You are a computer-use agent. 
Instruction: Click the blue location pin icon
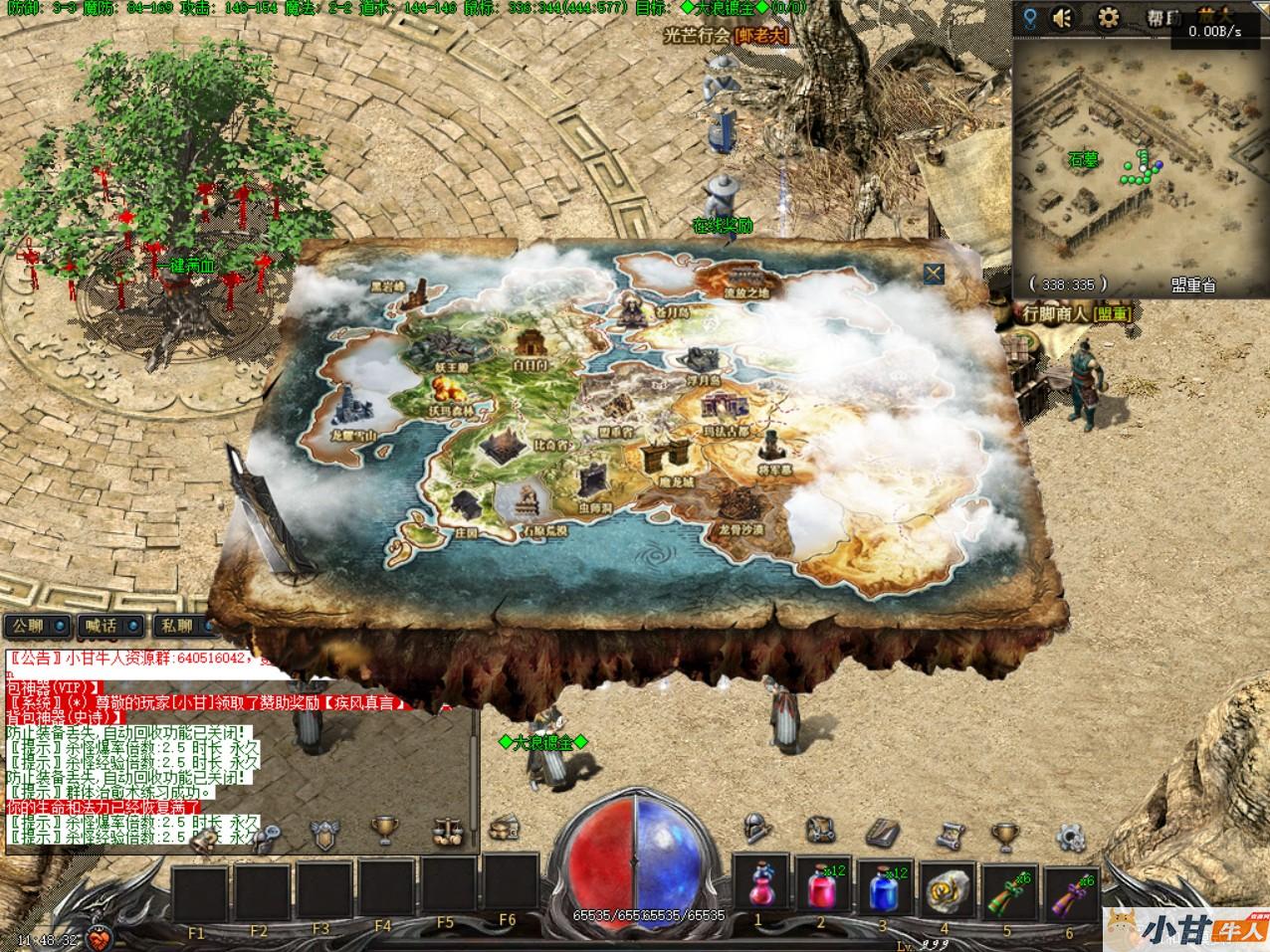point(1029,17)
